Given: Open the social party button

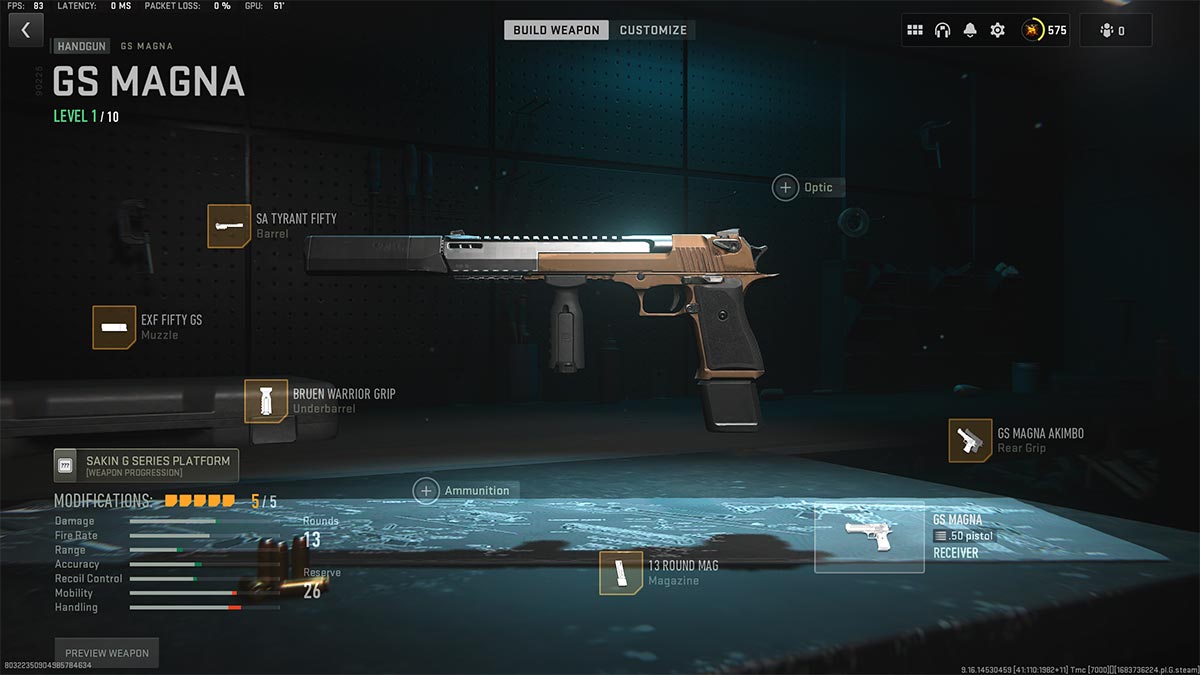Looking at the screenshot, I should pos(1114,30).
